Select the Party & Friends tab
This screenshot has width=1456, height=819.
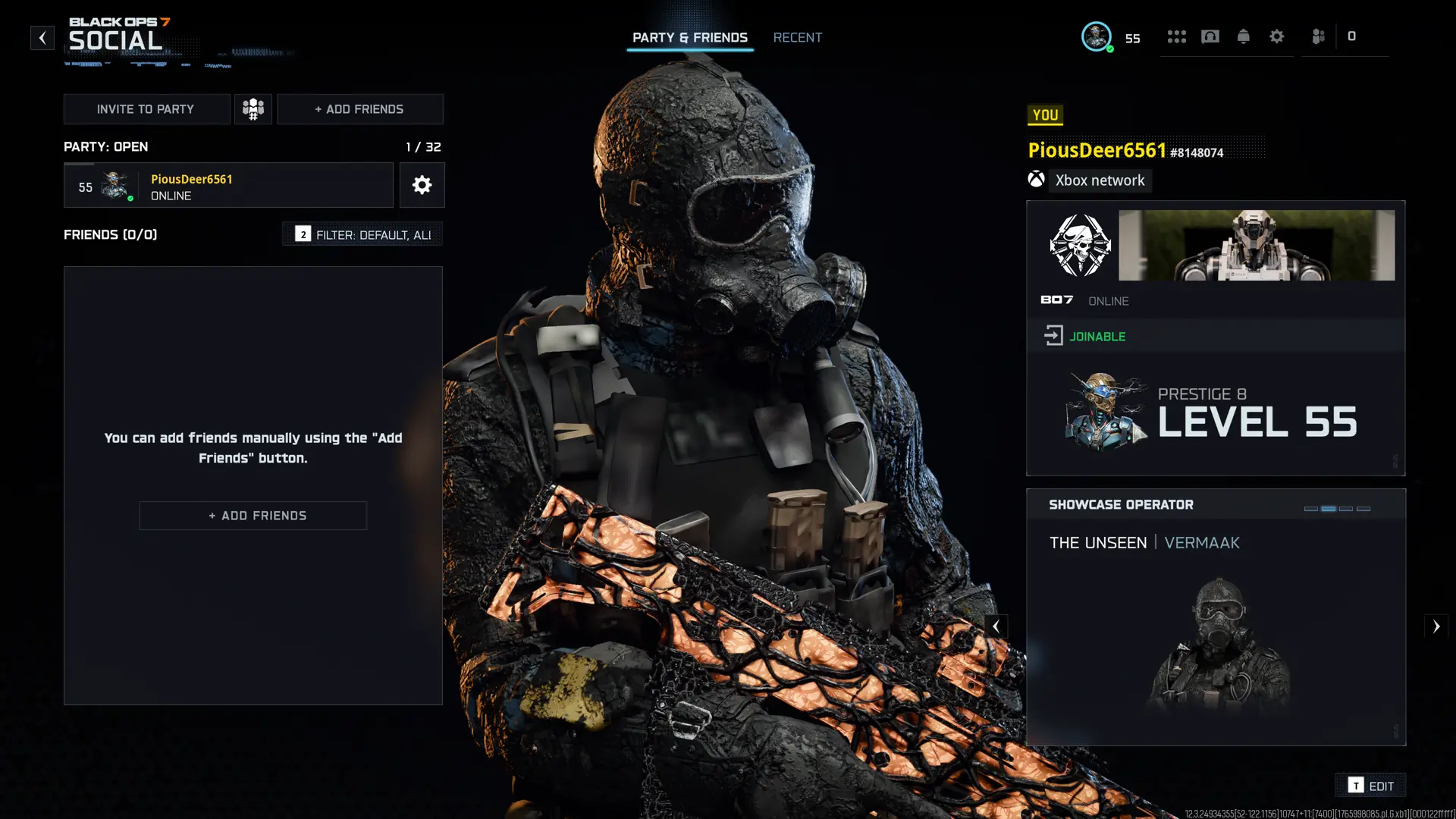tap(690, 37)
